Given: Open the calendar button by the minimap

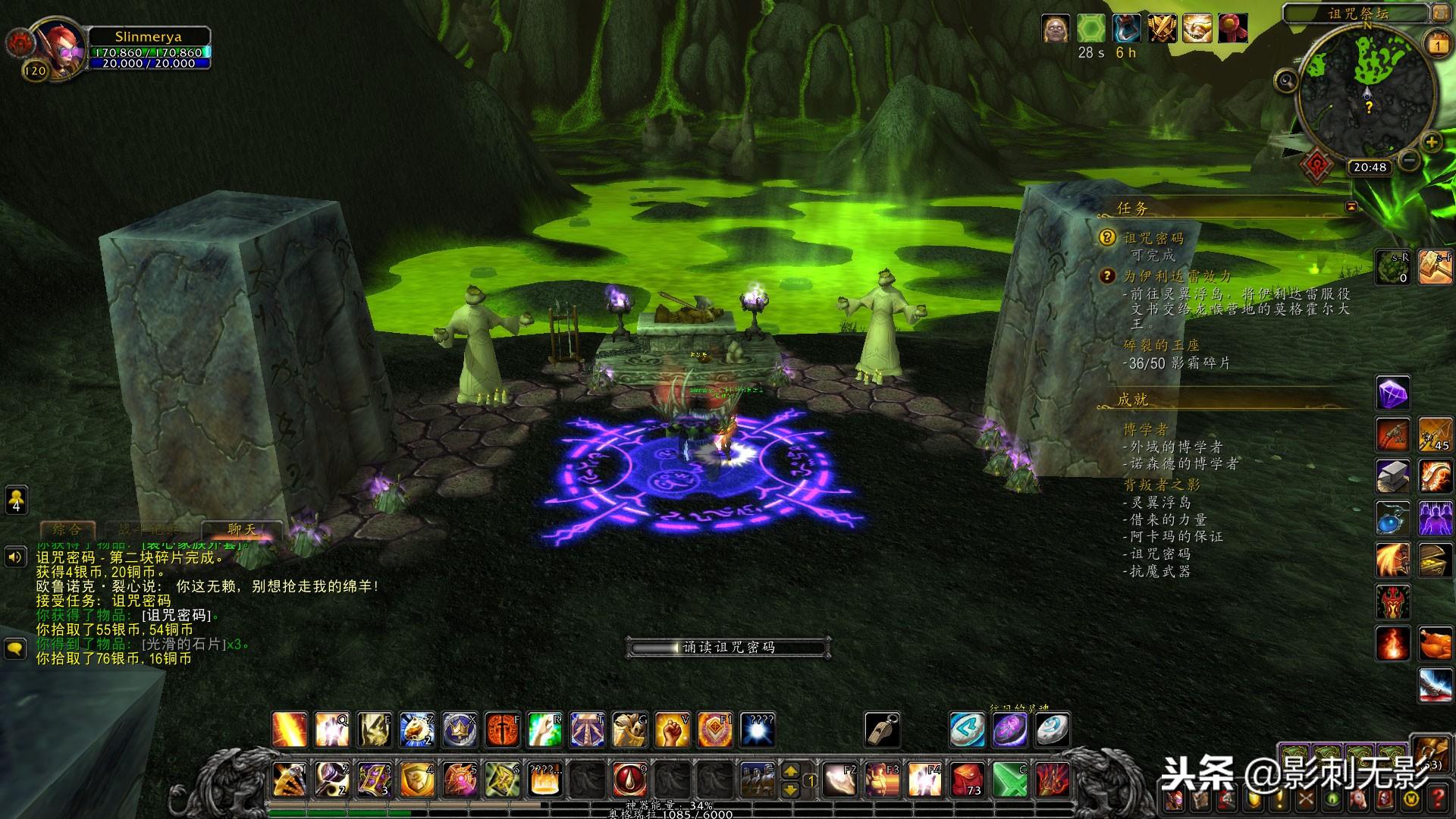Looking at the screenshot, I should point(1438,45).
